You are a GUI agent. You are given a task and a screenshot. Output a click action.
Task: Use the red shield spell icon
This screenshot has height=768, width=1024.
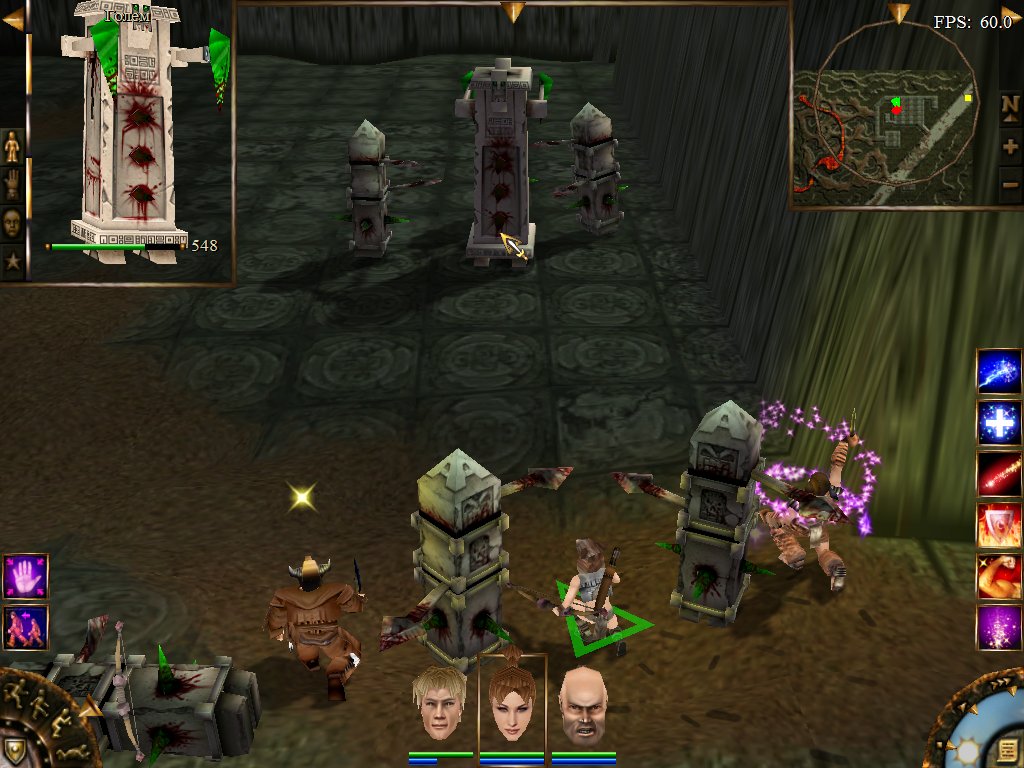999,525
